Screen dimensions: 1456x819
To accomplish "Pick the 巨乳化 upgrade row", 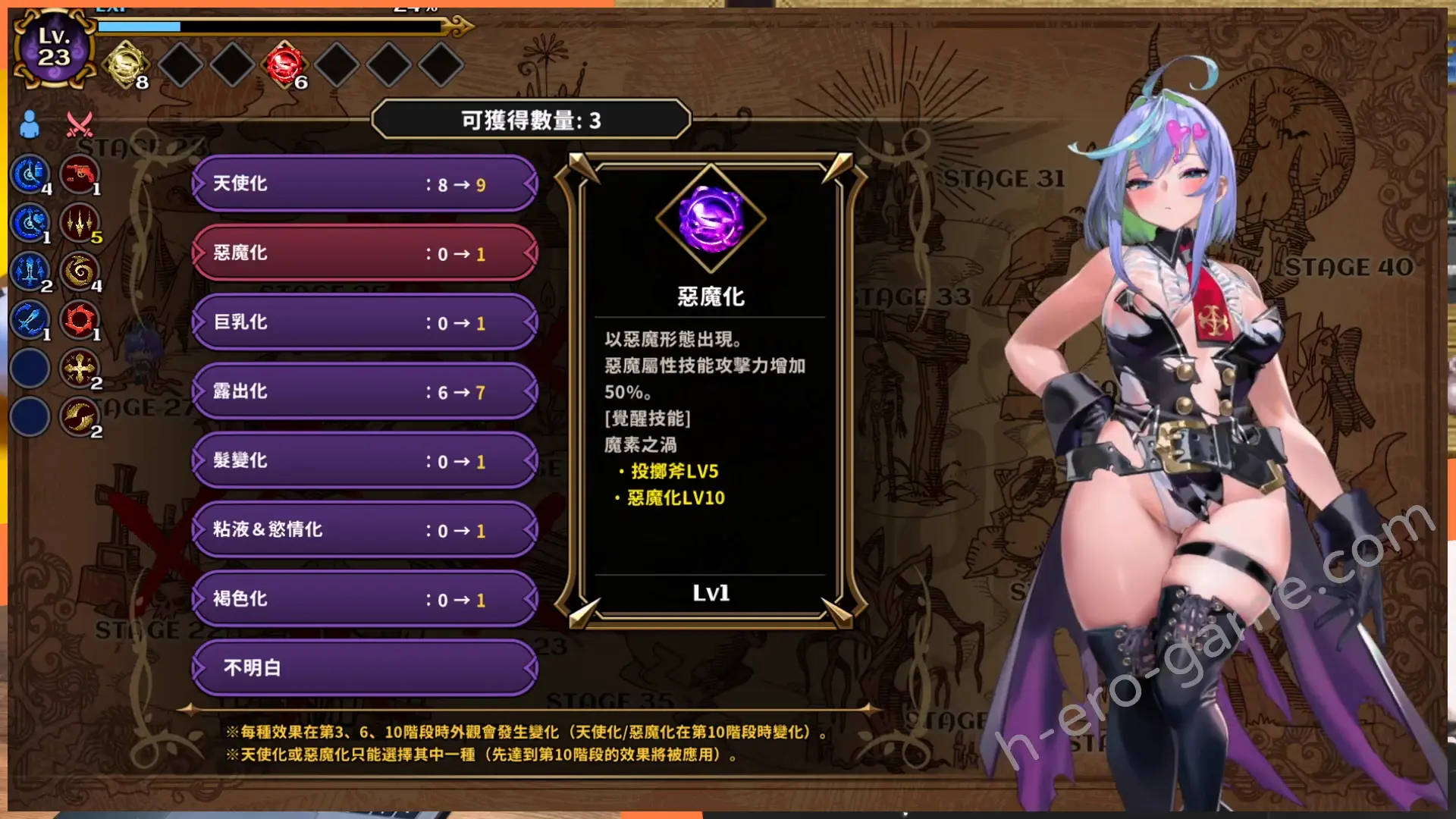I will 365,322.
